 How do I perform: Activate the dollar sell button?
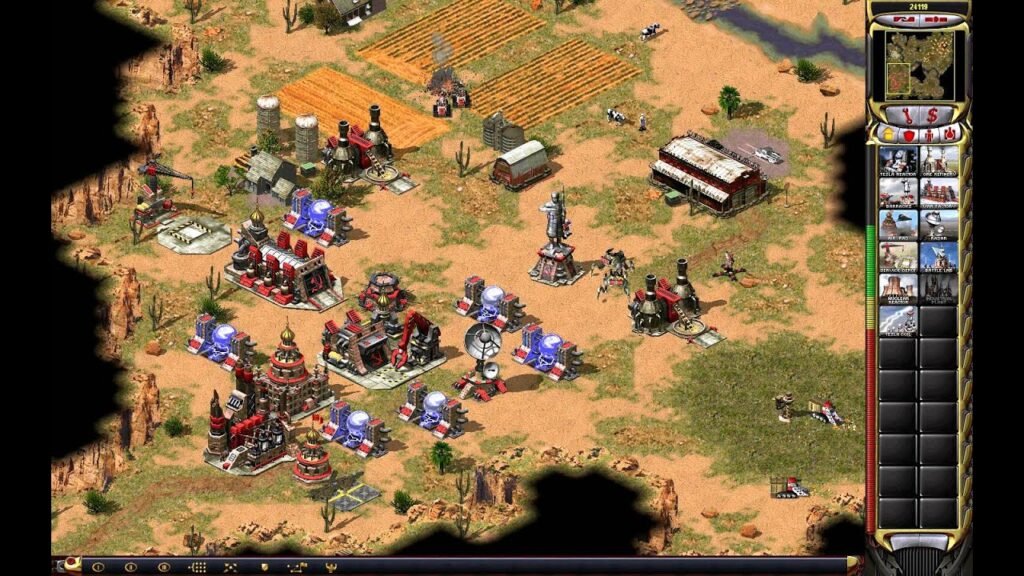[x=932, y=115]
